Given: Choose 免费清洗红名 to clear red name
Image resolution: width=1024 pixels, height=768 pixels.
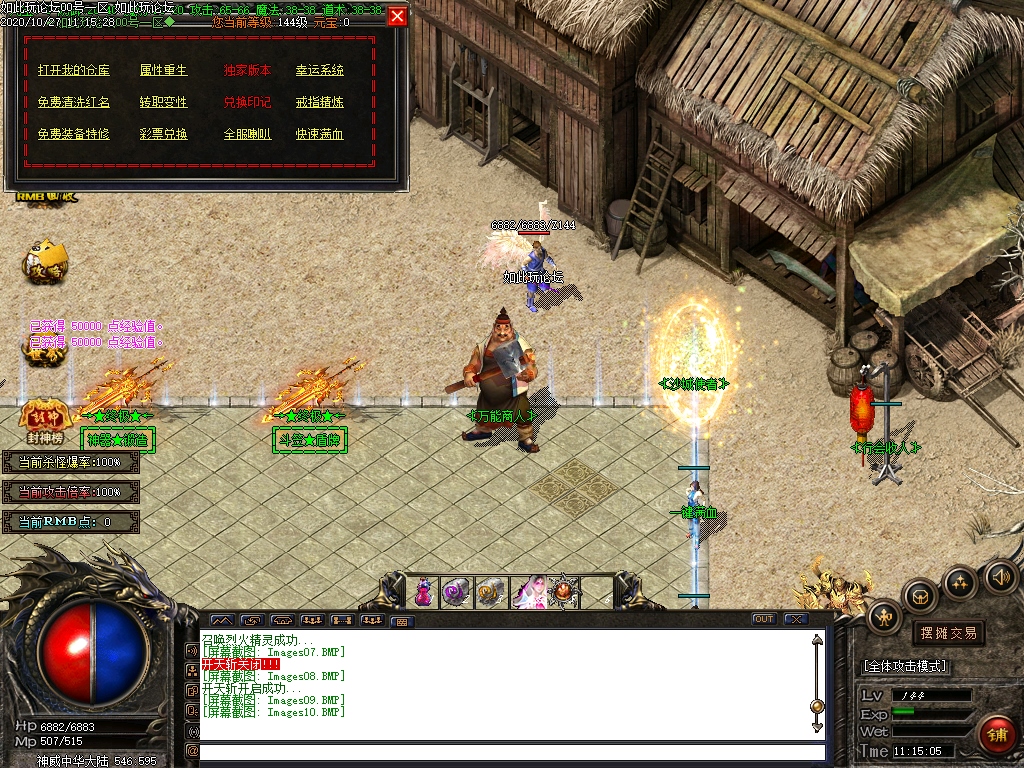Looking at the screenshot, I should pos(74,102).
